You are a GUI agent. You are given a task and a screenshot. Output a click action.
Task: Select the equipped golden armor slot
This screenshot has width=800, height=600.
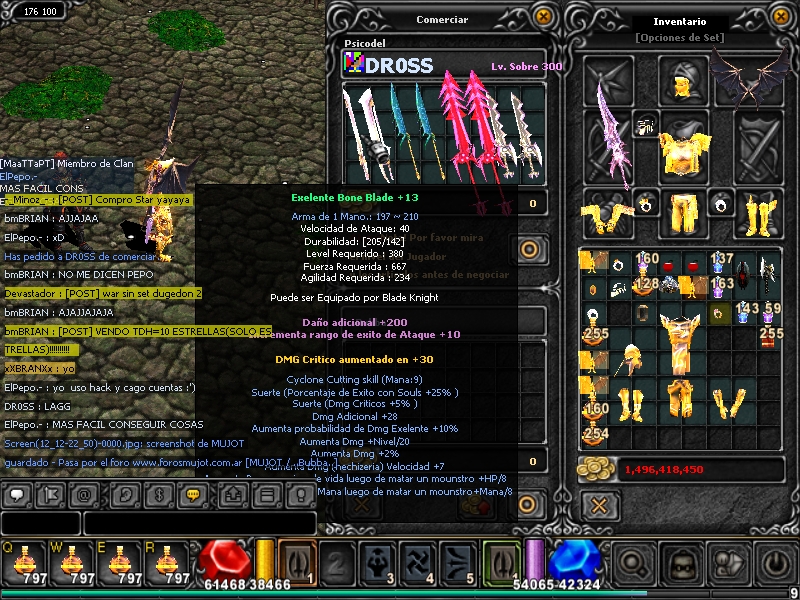tap(683, 140)
